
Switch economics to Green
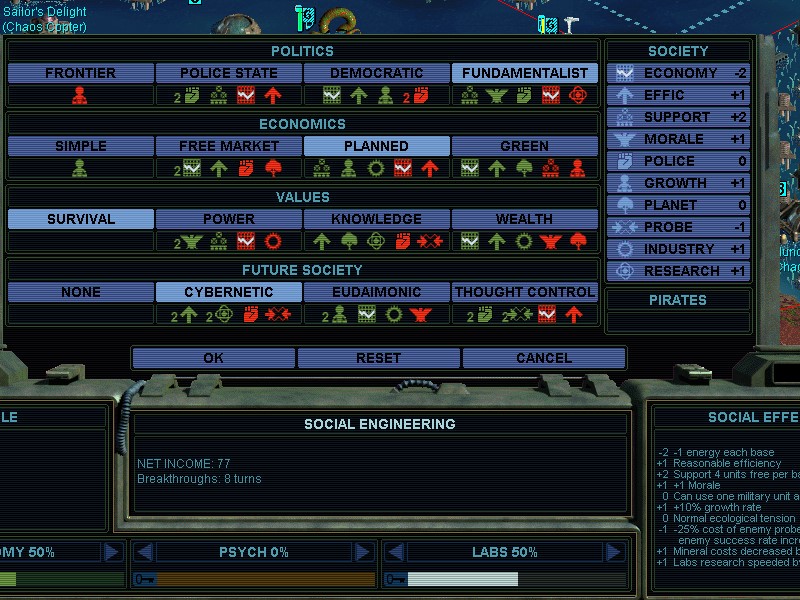tap(525, 146)
